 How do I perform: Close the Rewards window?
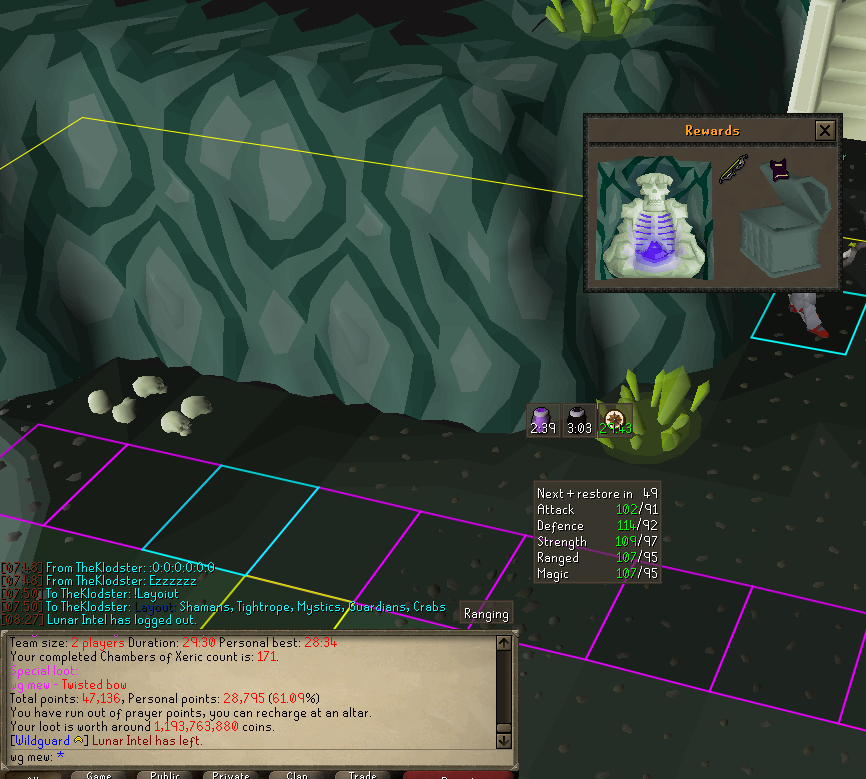[x=824, y=130]
